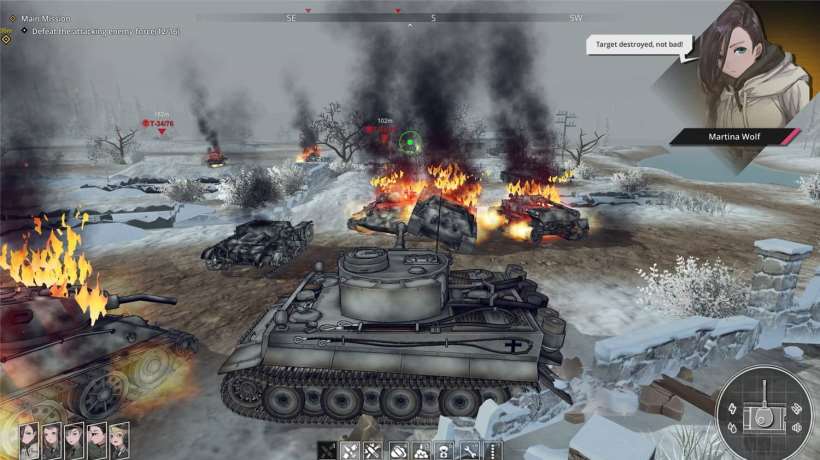Viewport: 820px width, 460px height.
Task: Select the crew member wearing sunglasses
Action: [x=97, y=439]
